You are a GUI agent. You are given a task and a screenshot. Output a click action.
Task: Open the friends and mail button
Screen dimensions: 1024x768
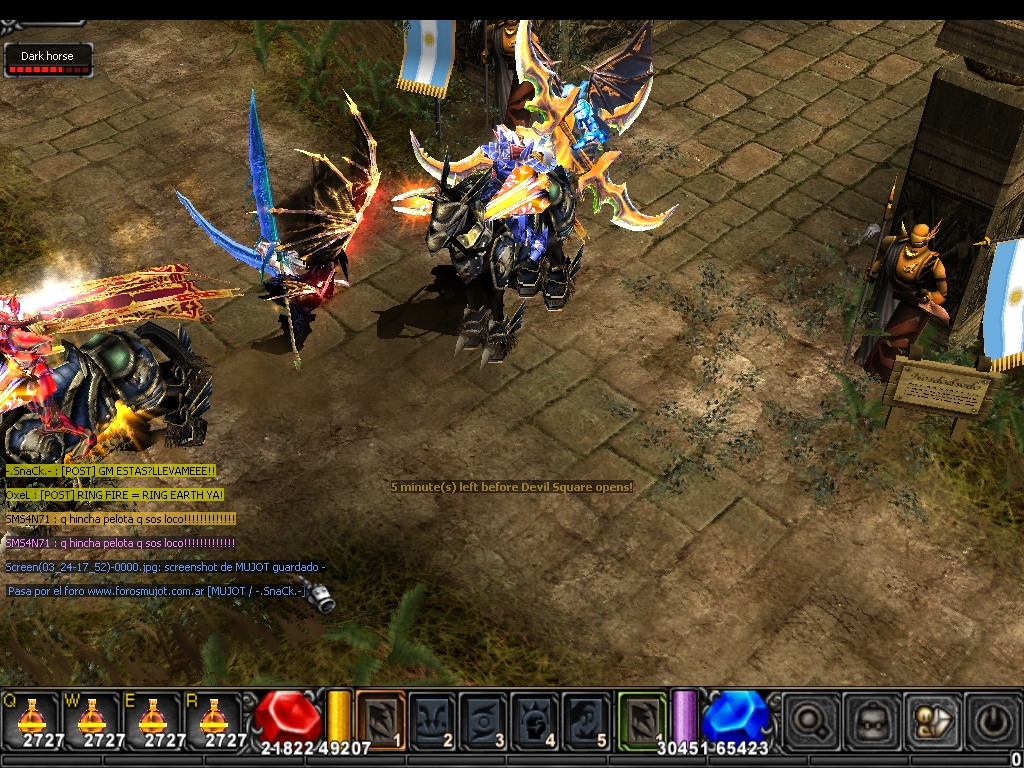[x=932, y=718]
